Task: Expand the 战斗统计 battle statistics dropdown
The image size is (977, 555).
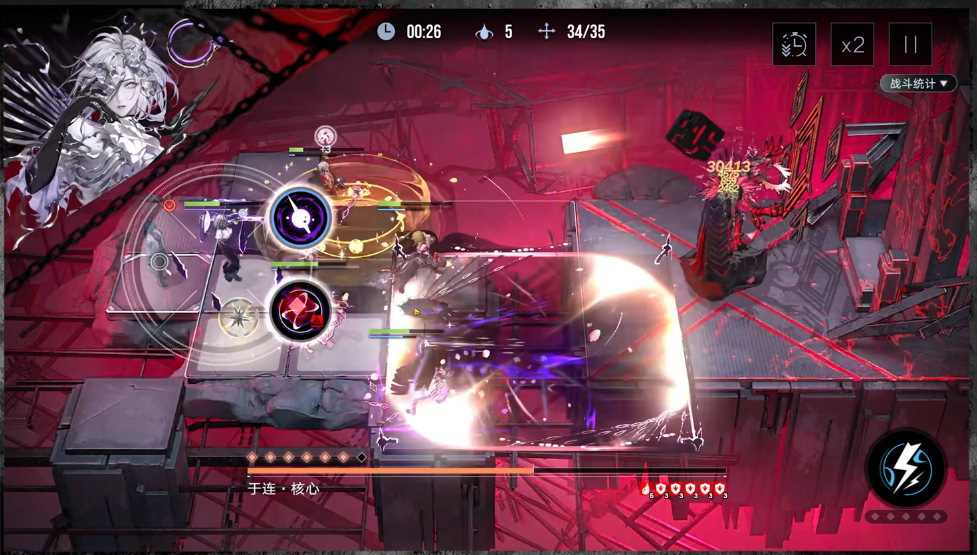Action: pyautogui.click(x=917, y=84)
